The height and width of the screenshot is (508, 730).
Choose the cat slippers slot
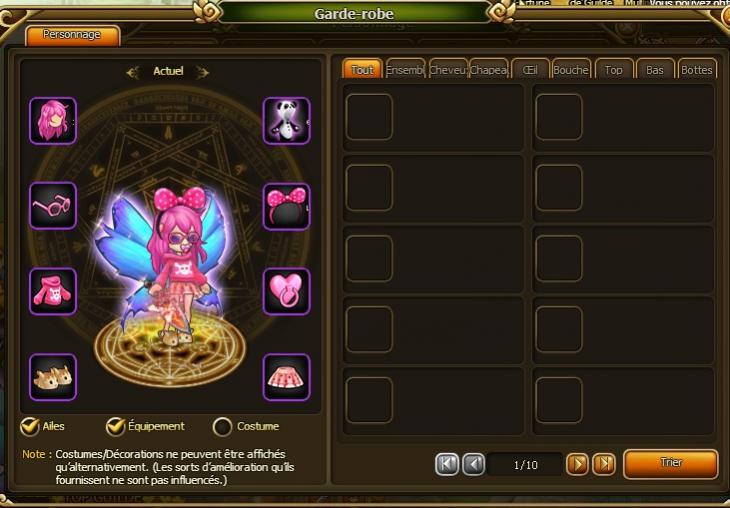click(x=53, y=377)
